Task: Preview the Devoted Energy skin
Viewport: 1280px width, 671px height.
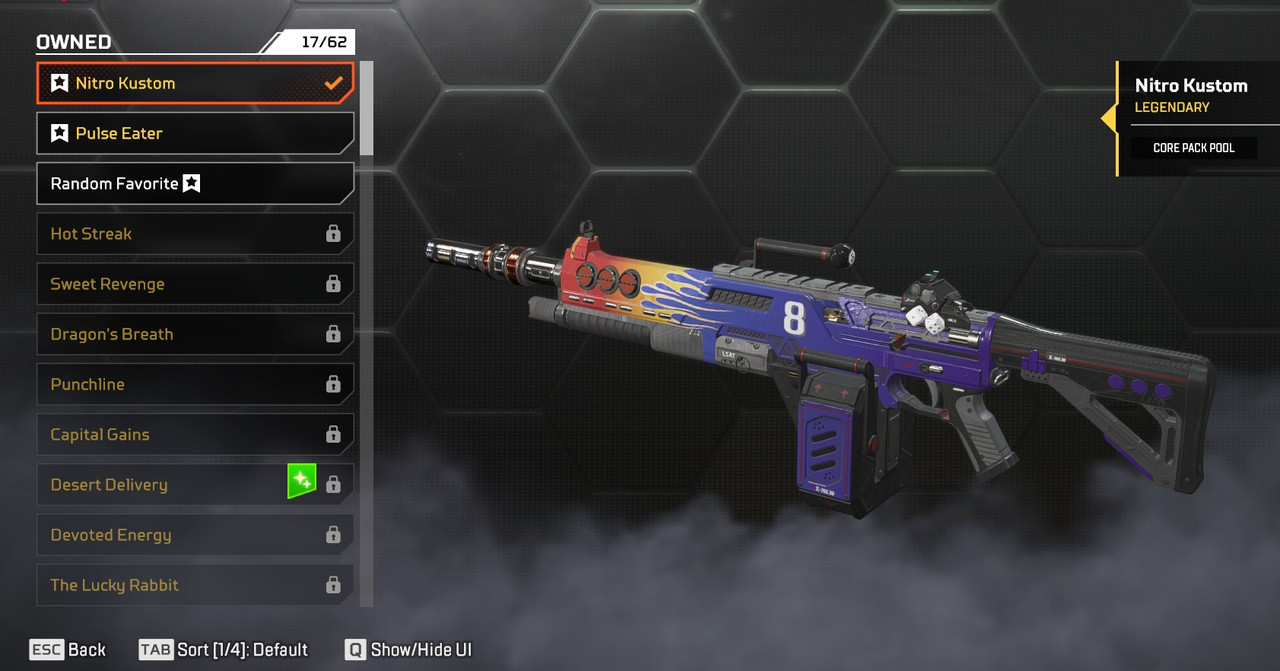Action: pos(195,535)
